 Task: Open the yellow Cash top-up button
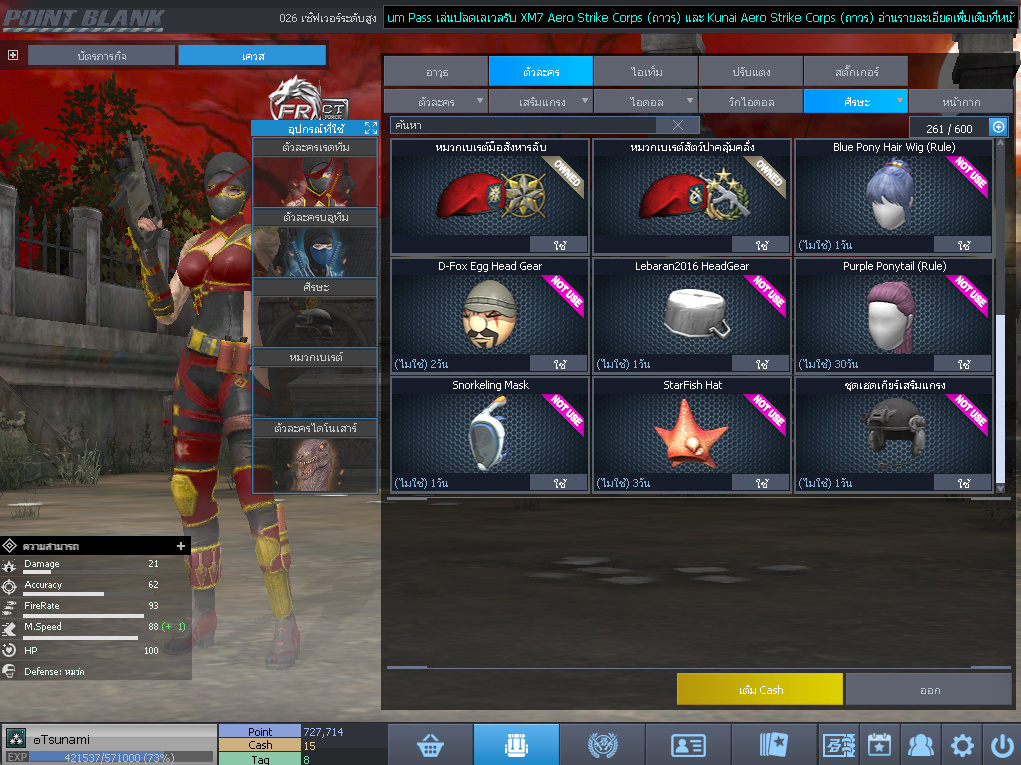point(759,689)
